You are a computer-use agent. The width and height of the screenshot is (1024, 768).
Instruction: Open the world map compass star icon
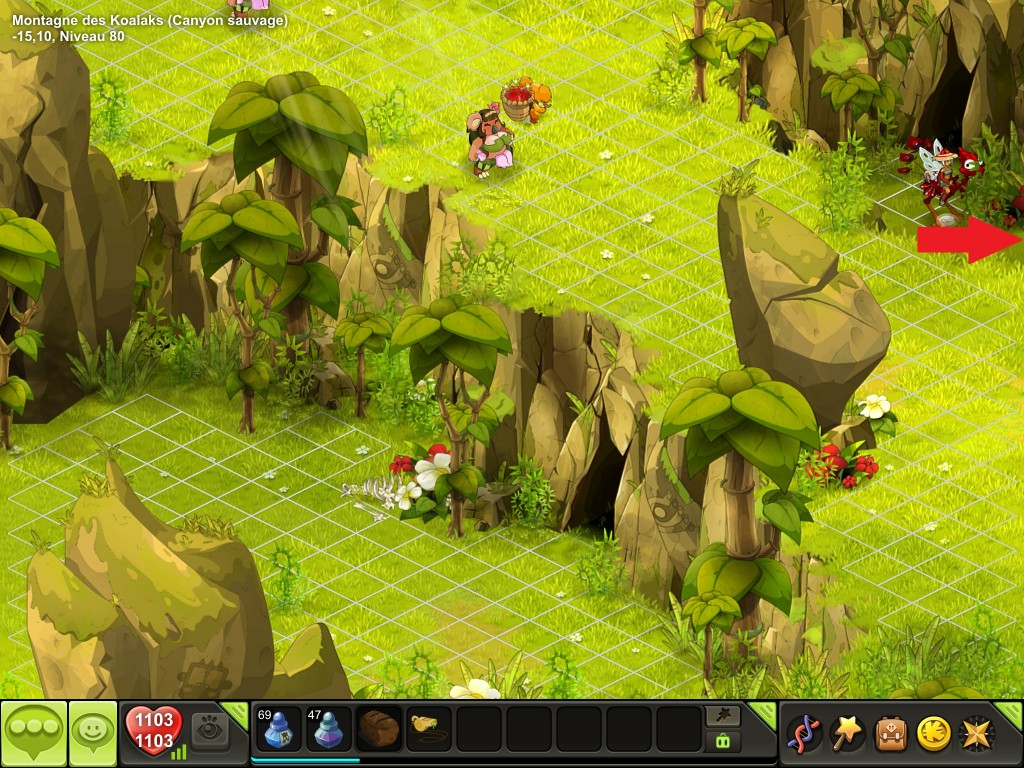pos(975,733)
